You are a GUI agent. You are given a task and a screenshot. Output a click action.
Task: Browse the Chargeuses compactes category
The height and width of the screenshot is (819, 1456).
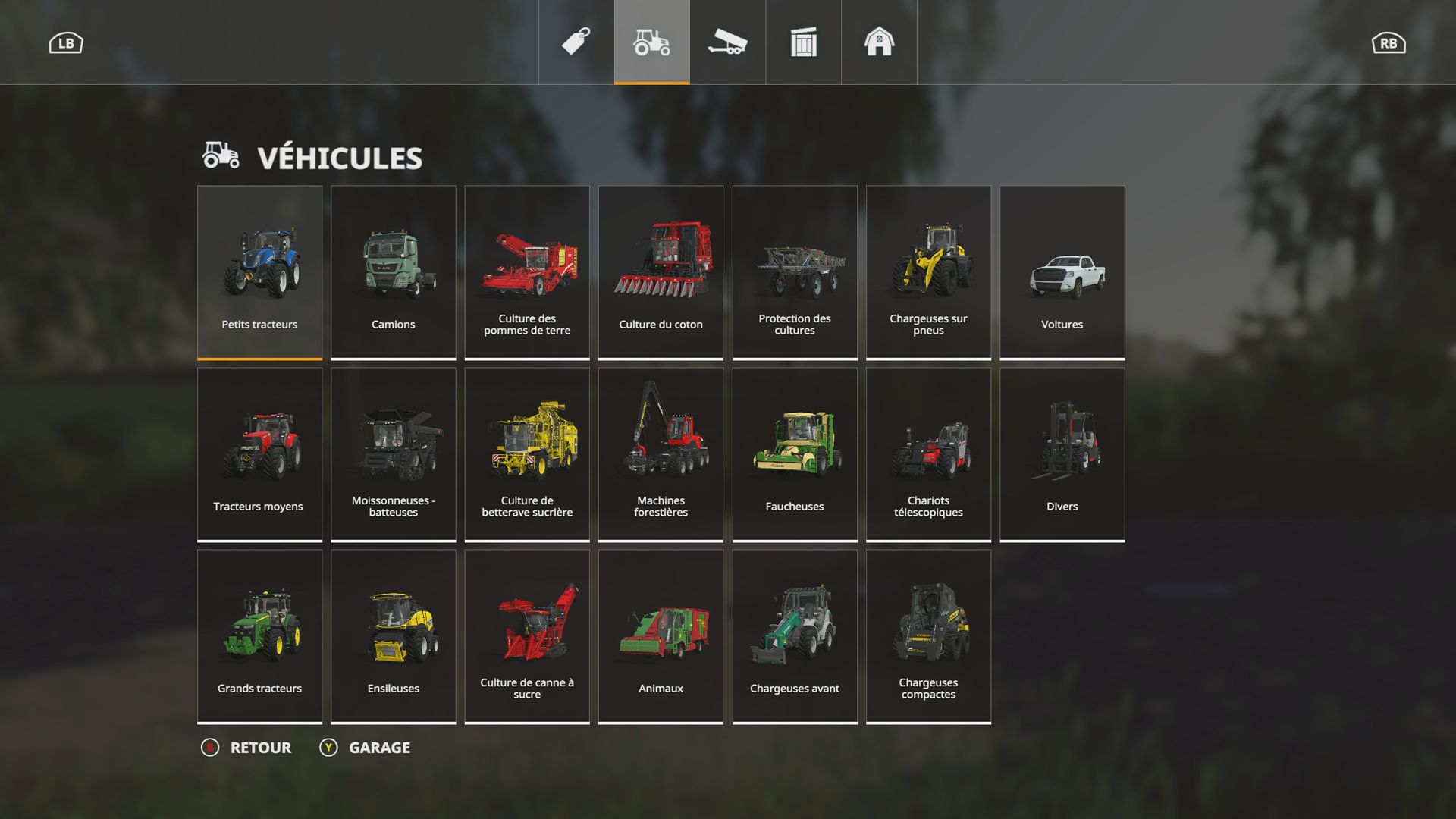tap(928, 635)
